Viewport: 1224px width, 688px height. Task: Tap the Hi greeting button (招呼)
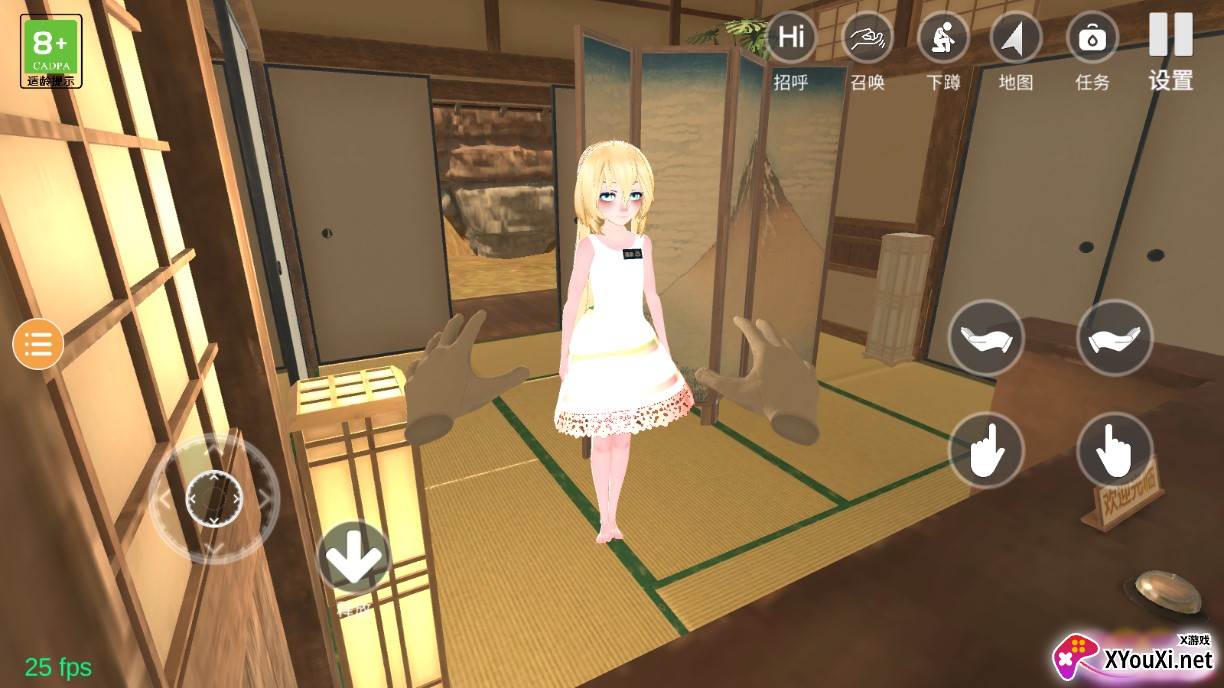[791, 39]
